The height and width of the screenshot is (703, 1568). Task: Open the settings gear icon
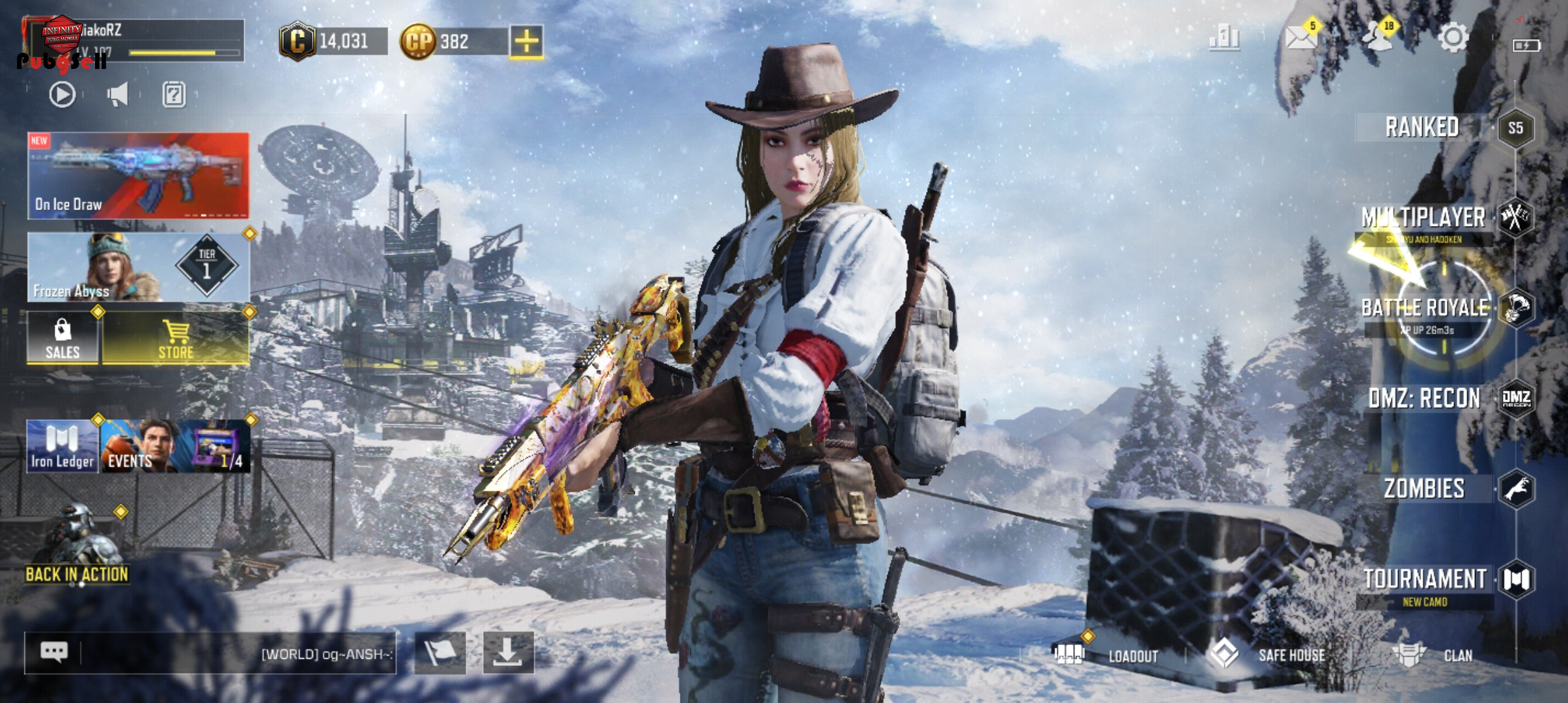[x=1453, y=38]
